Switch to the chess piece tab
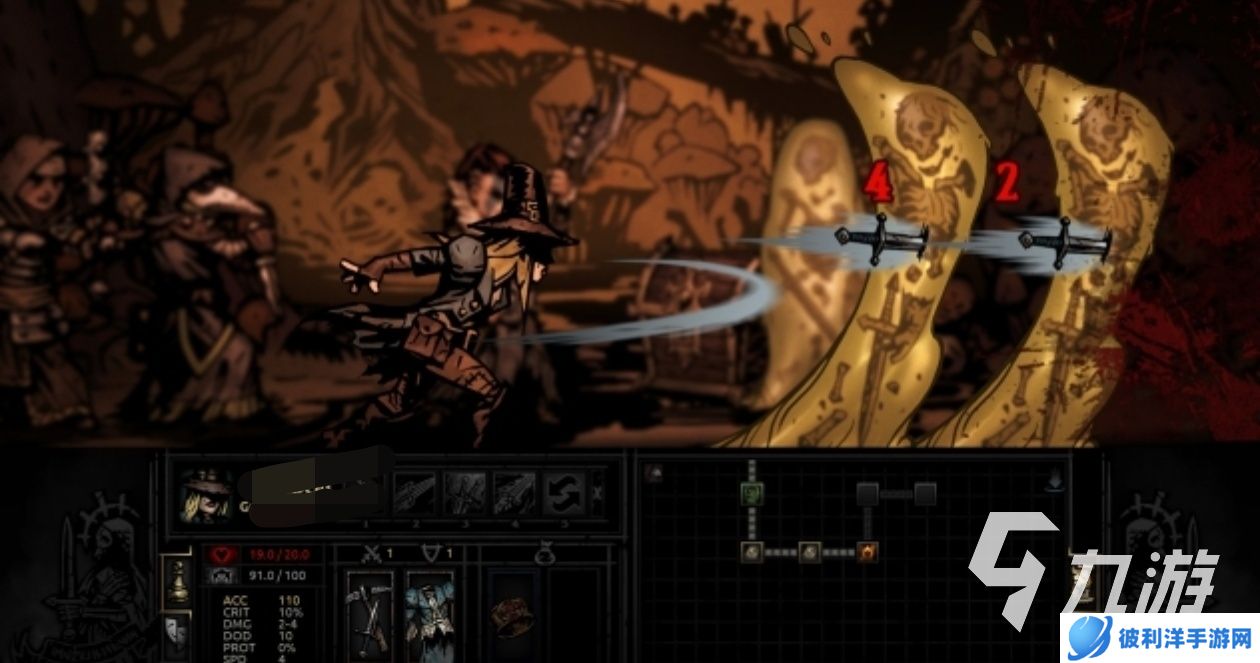 [177, 583]
